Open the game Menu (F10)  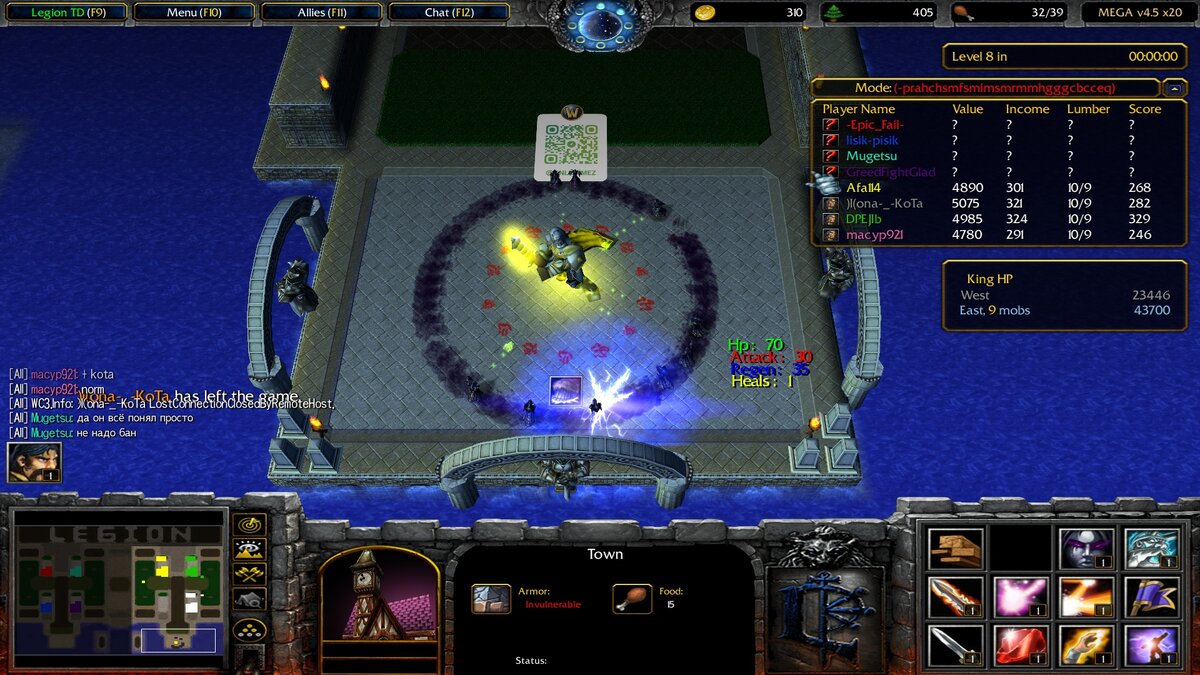(193, 13)
